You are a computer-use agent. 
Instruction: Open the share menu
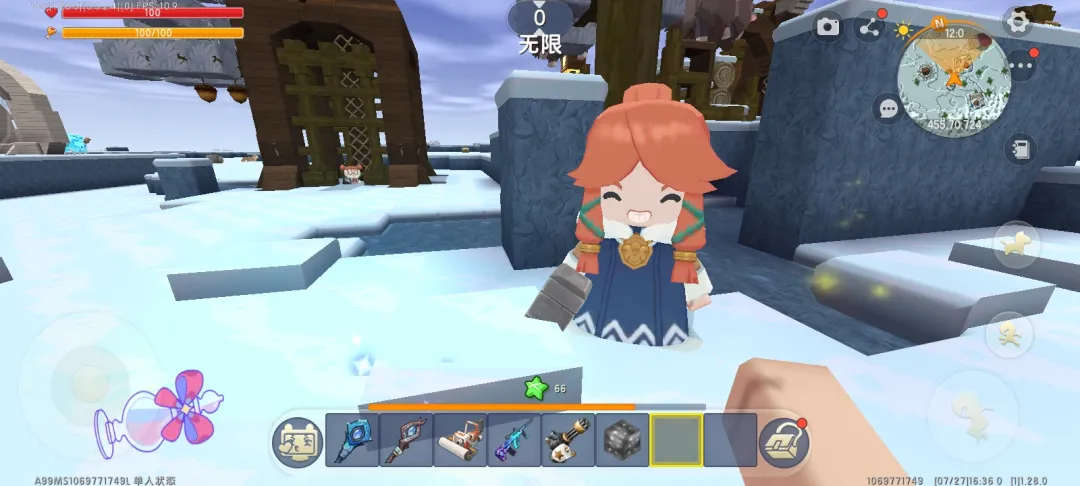pos(870,27)
